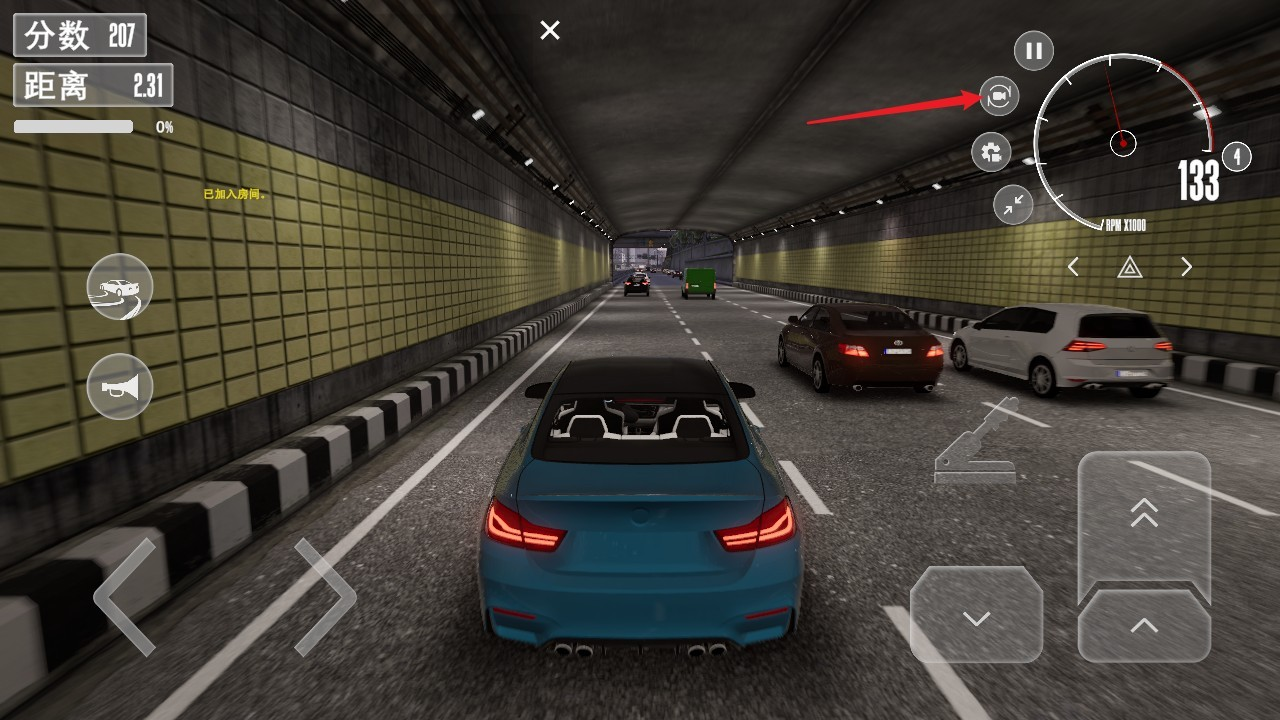Select the drift mode car icon
The width and height of the screenshot is (1280, 720).
coord(118,288)
